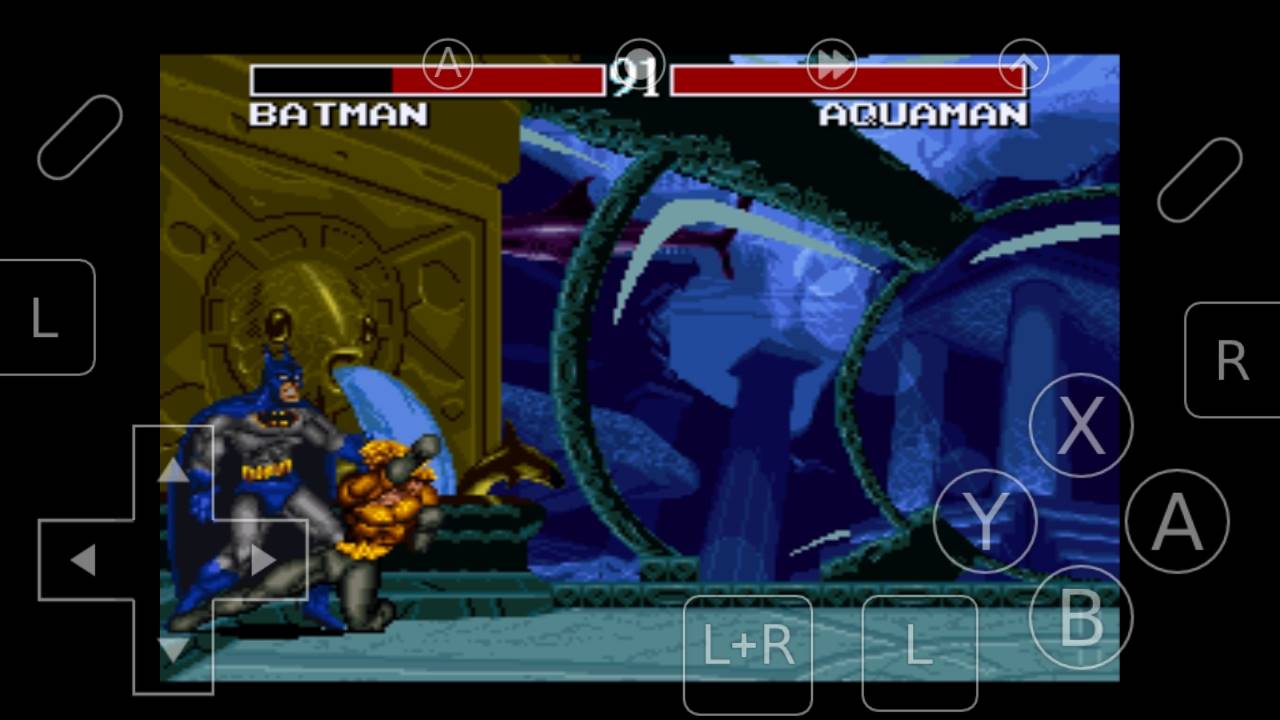Tap the pill-shaped button at upper right
1280x720 pixels.
point(1199,179)
